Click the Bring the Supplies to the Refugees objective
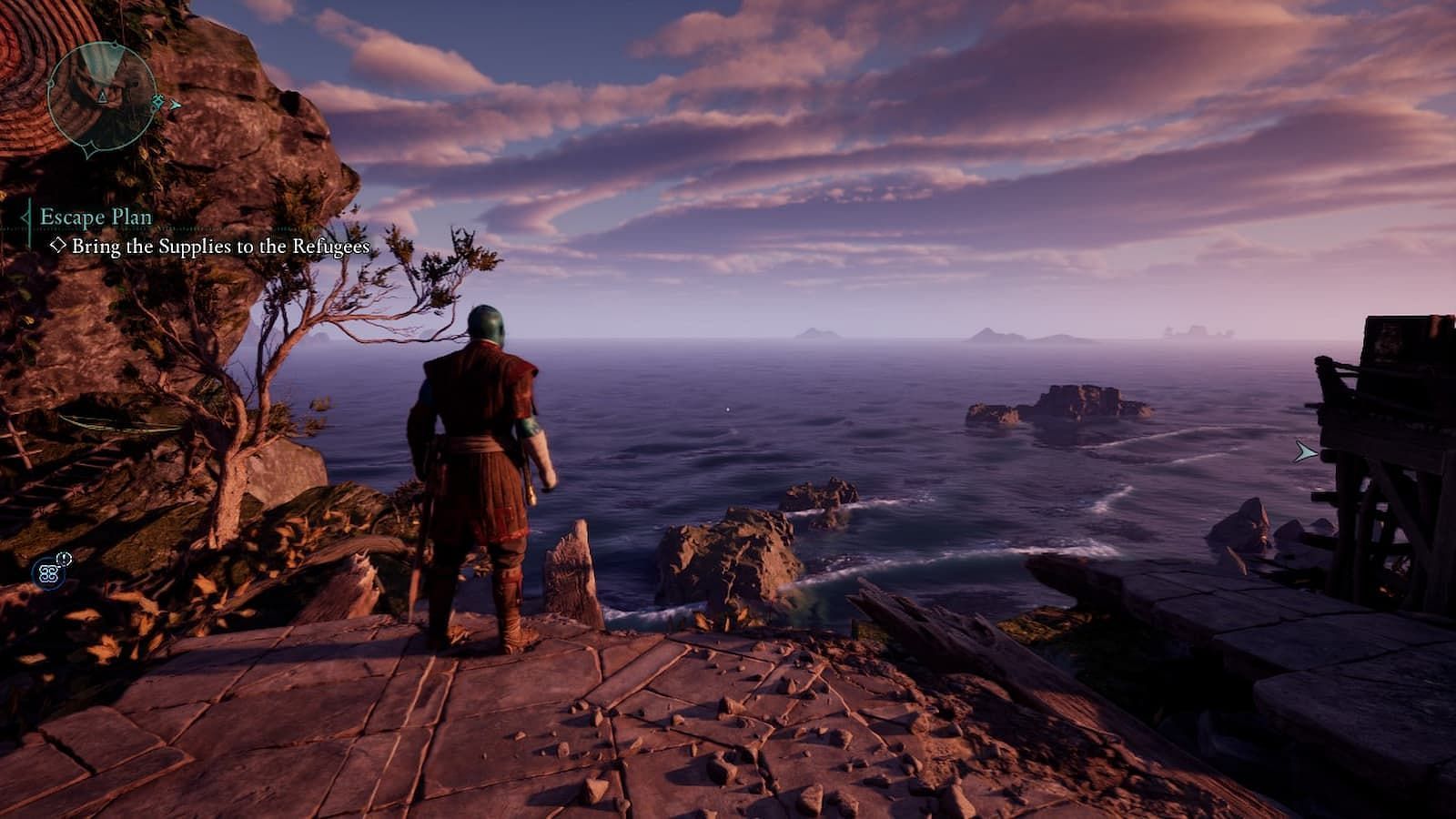The image size is (1456, 819). [x=220, y=246]
